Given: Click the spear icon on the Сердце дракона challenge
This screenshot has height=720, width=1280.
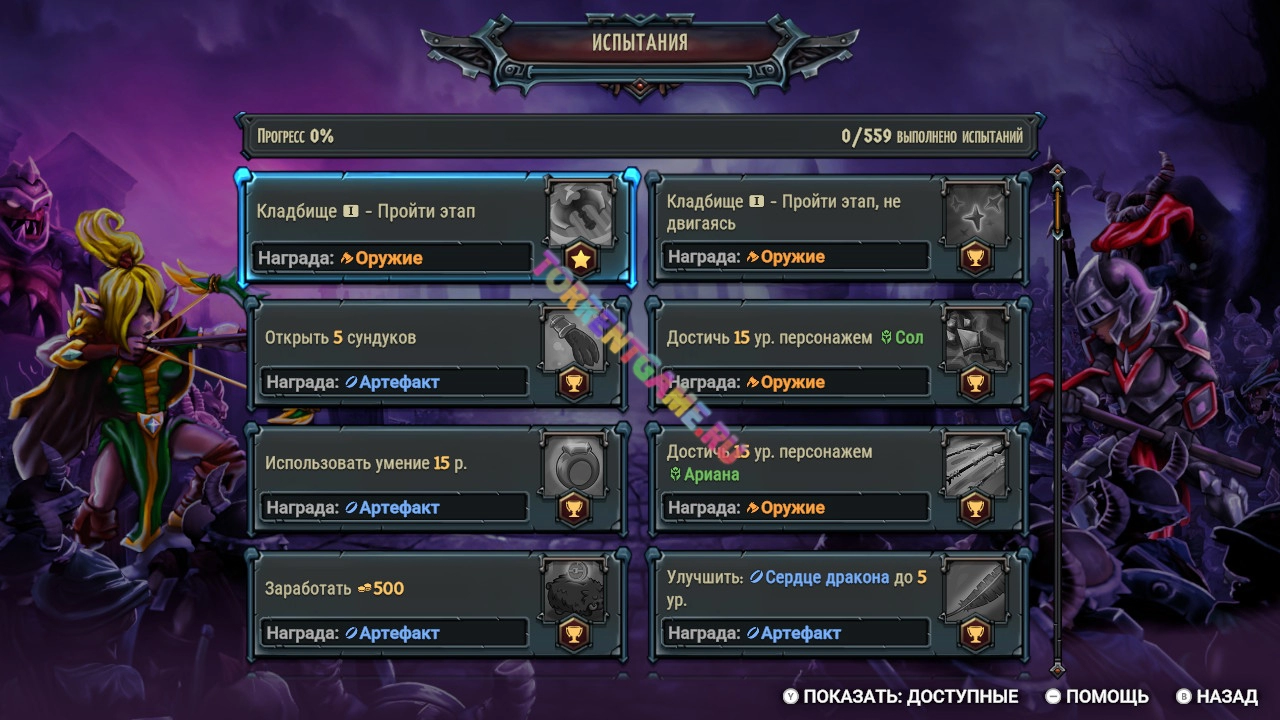Looking at the screenshot, I should [x=975, y=590].
